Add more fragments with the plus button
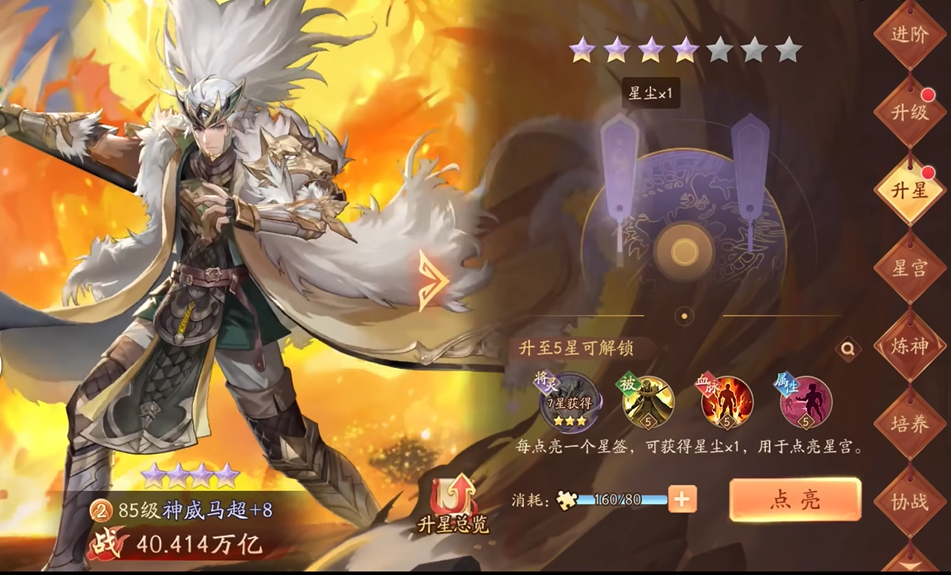 pyautogui.click(x=683, y=499)
